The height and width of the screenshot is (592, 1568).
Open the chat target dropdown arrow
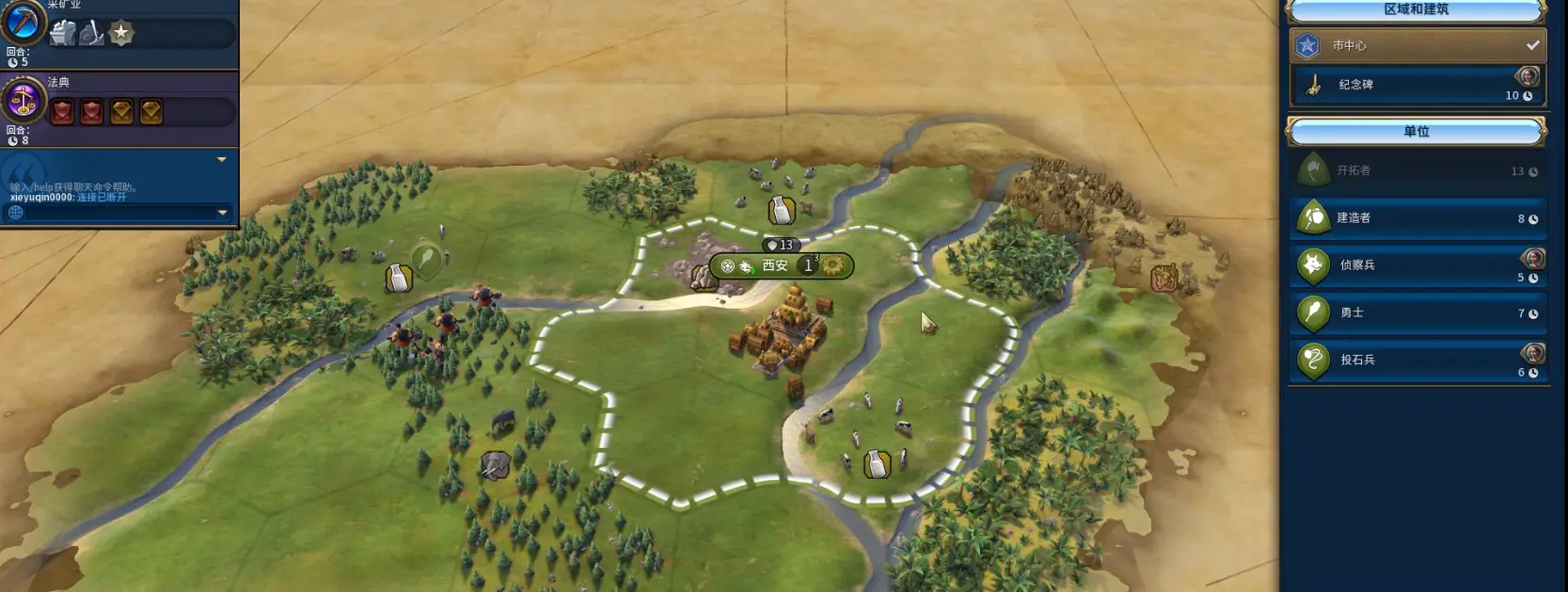(x=222, y=213)
